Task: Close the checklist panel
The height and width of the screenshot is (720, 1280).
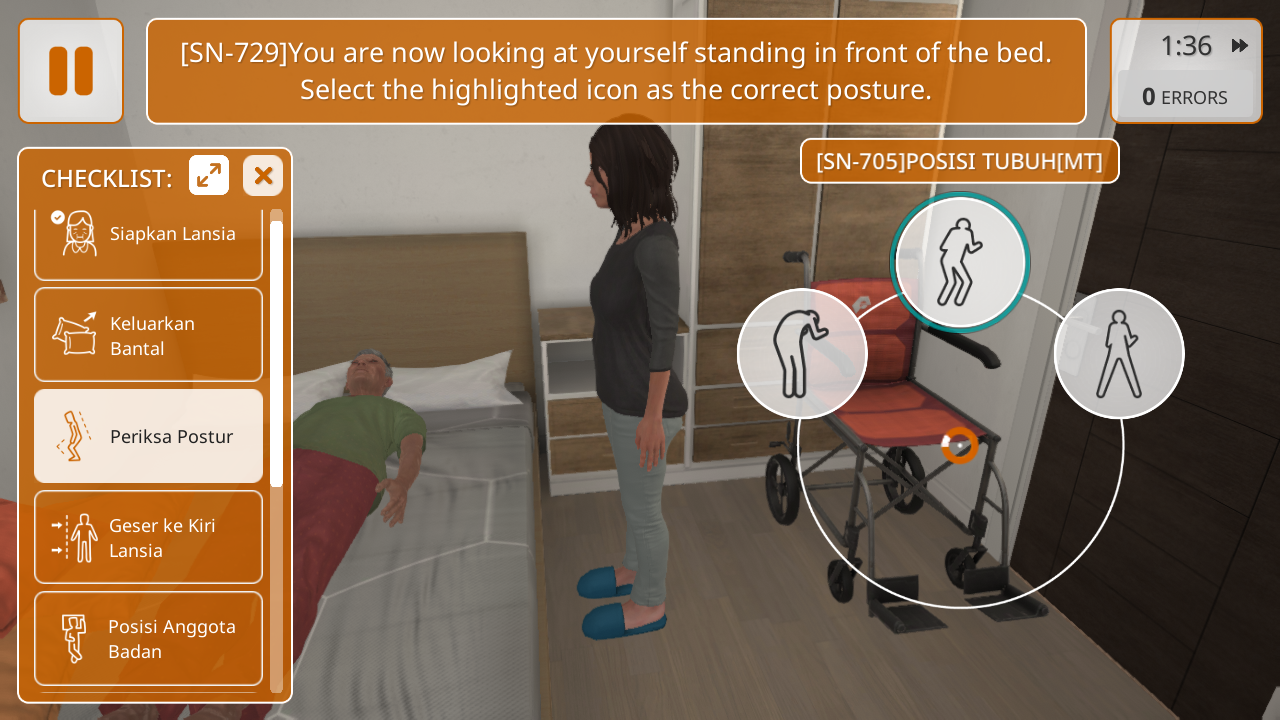Action: click(263, 176)
